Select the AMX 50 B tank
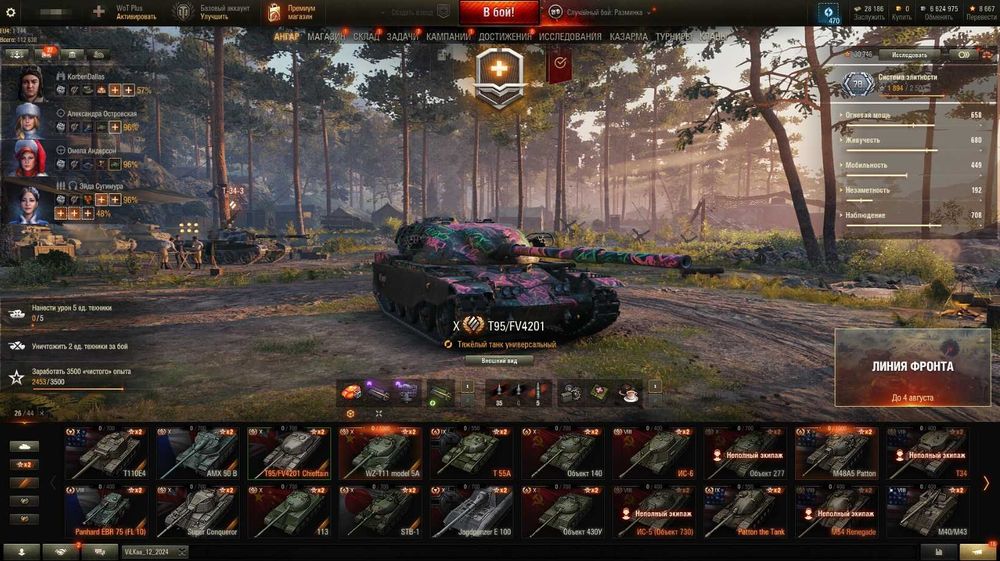This screenshot has height=561, width=1000. click(x=197, y=453)
